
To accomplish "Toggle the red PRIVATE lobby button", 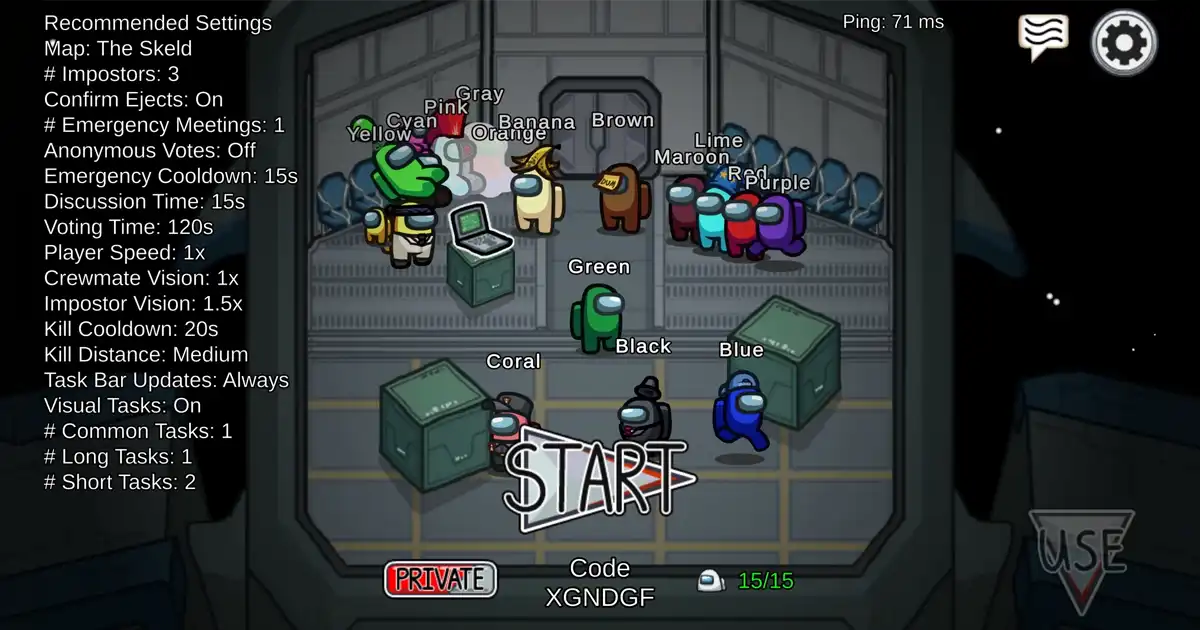I will click(x=440, y=579).
